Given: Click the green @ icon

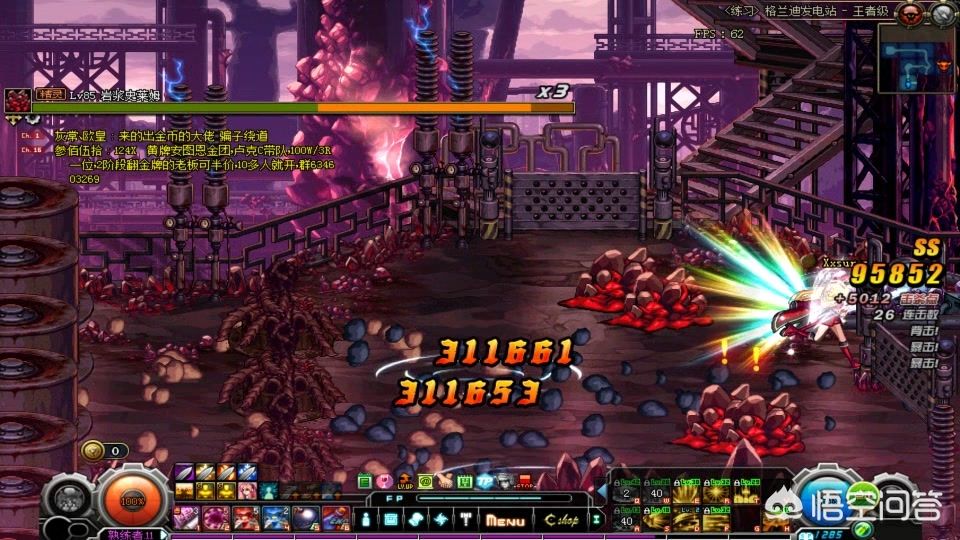Looking at the screenshot, I should tap(425, 481).
